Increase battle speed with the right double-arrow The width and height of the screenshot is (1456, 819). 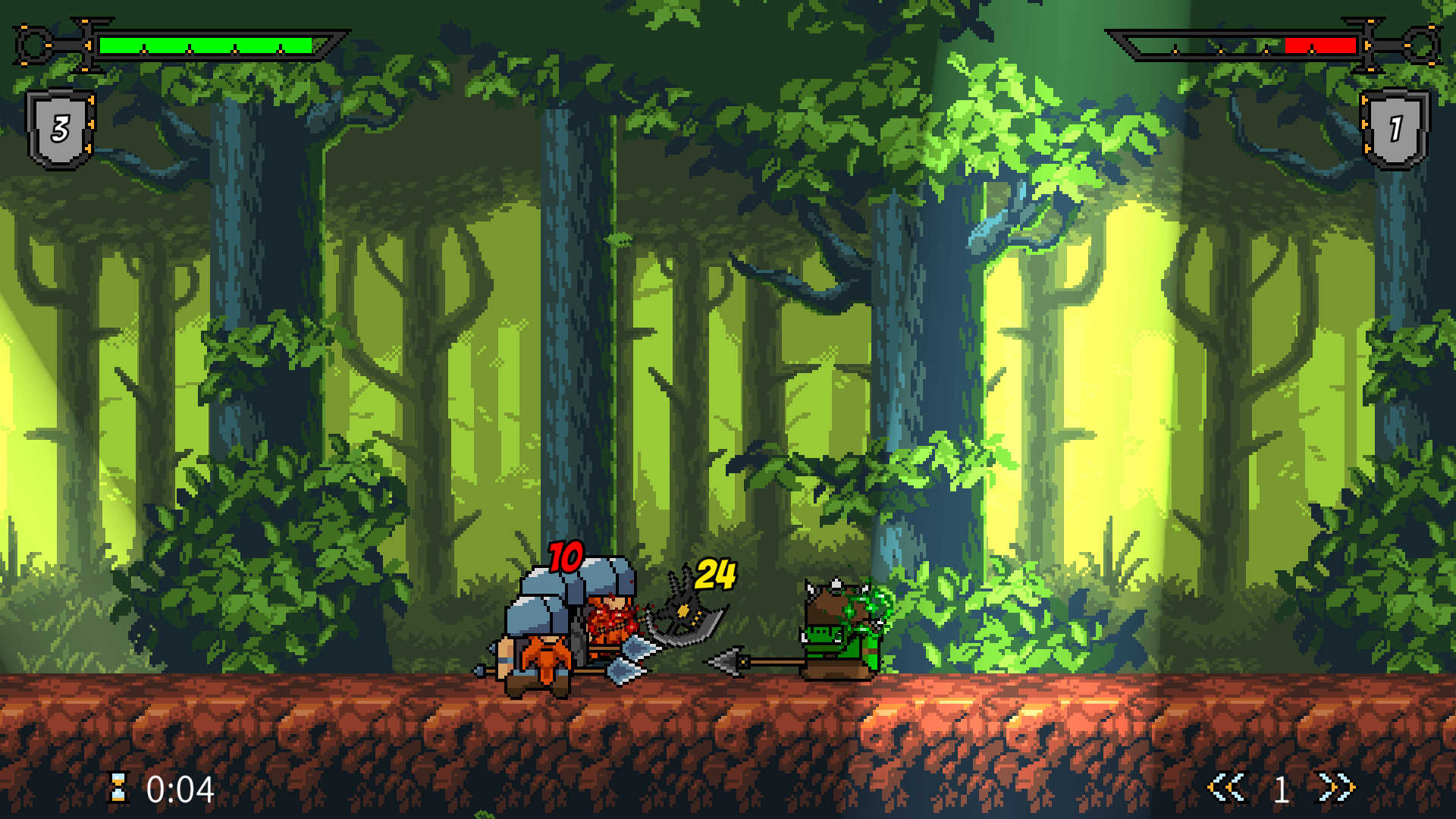click(1335, 788)
